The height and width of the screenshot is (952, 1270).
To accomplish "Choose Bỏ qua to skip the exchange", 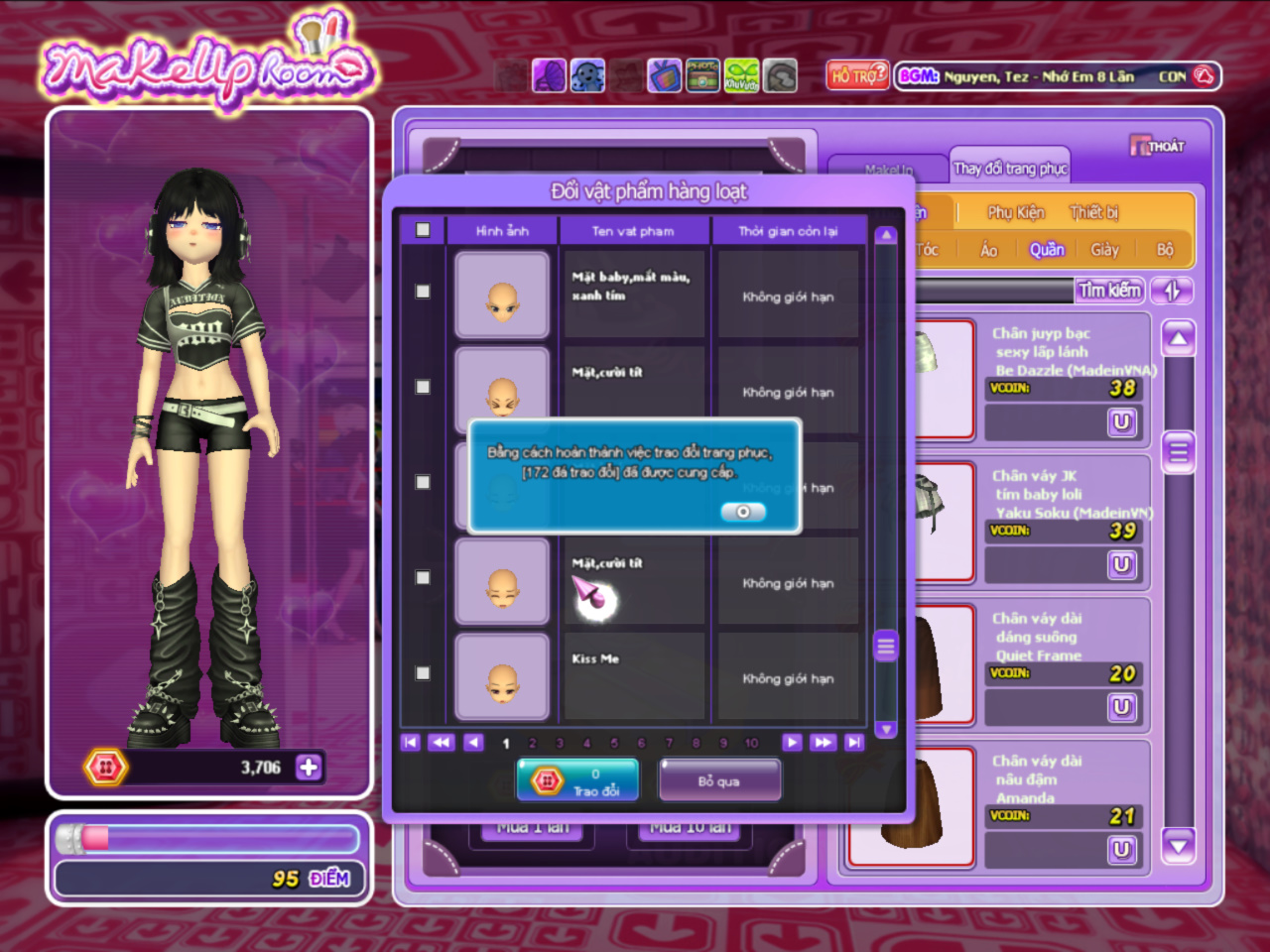I will [x=719, y=780].
